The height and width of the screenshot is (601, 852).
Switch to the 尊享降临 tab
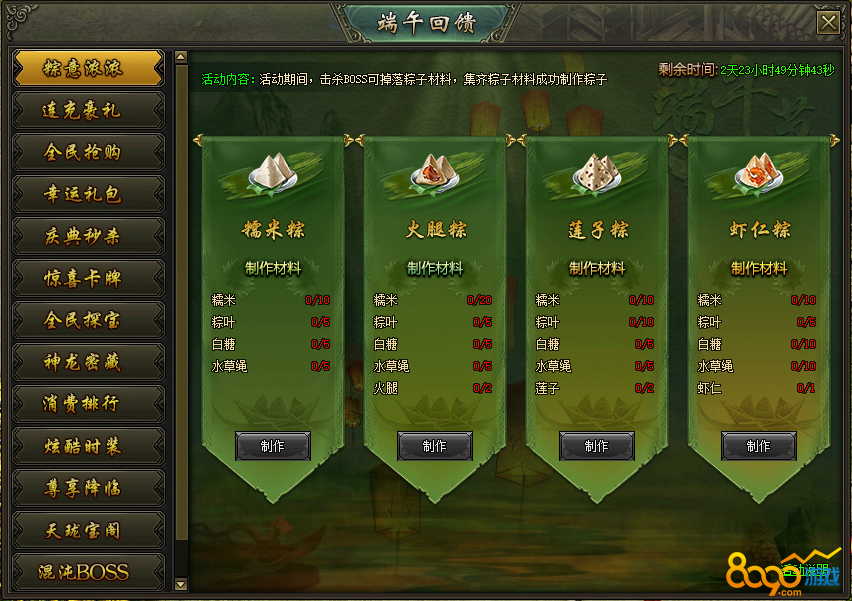click(x=88, y=488)
